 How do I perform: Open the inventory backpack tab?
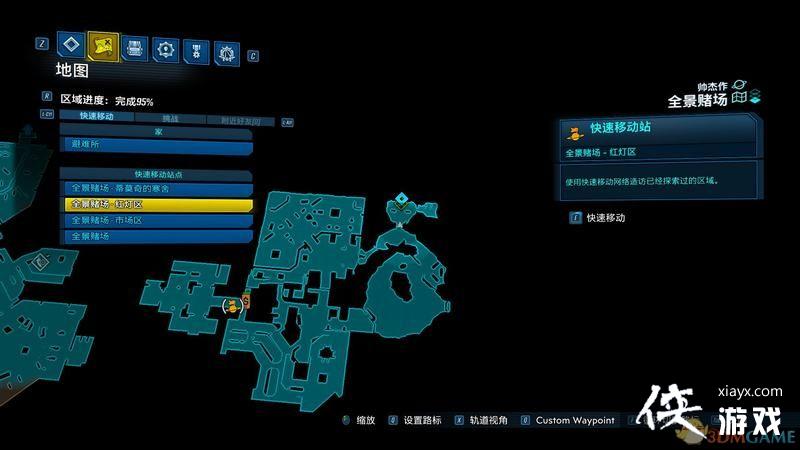(134, 46)
